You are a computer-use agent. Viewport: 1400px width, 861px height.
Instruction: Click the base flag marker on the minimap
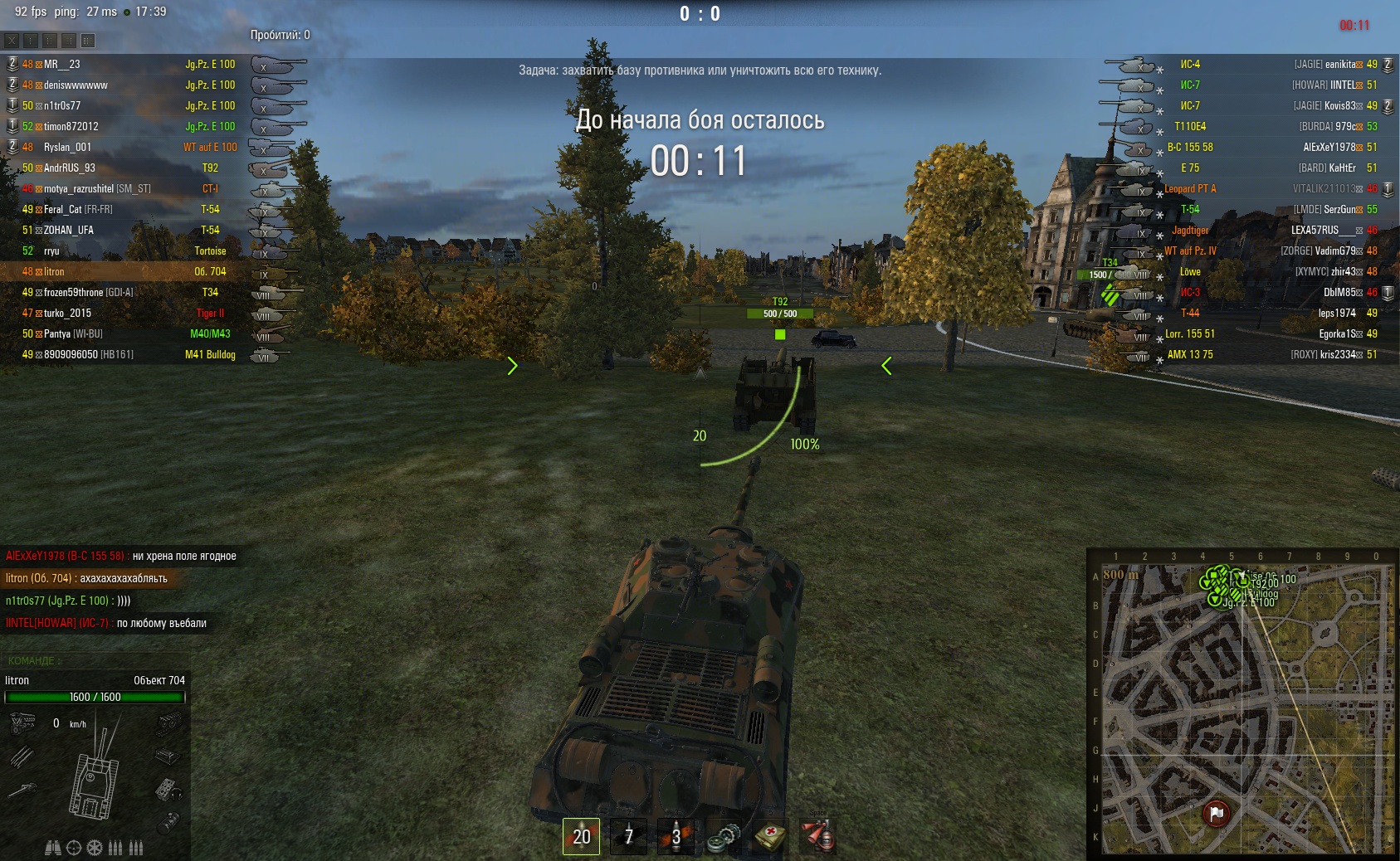click(1217, 813)
